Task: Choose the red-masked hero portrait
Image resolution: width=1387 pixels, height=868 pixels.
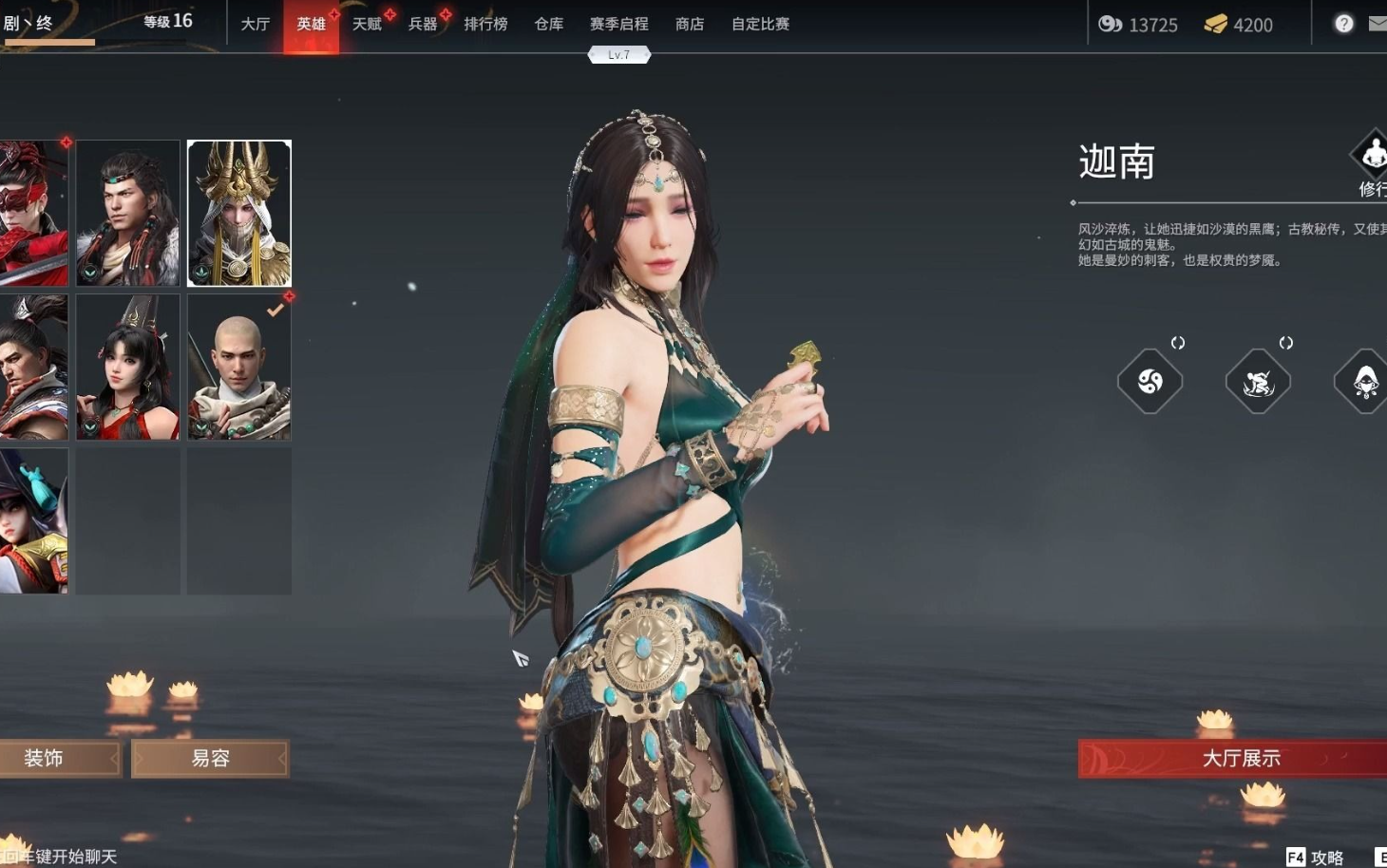Action: [33, 213]
